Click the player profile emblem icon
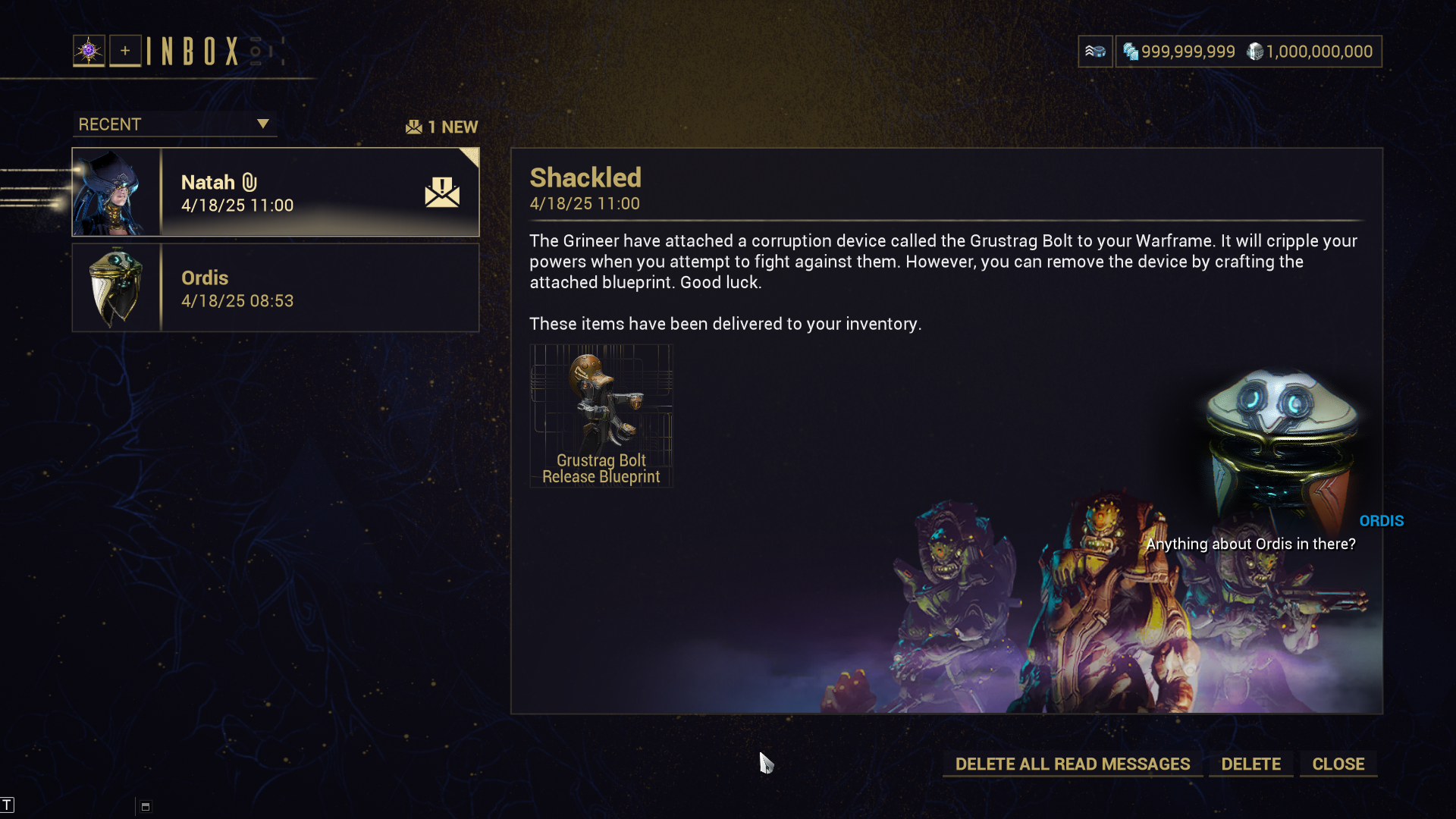1456x819 pixels. 89,51
